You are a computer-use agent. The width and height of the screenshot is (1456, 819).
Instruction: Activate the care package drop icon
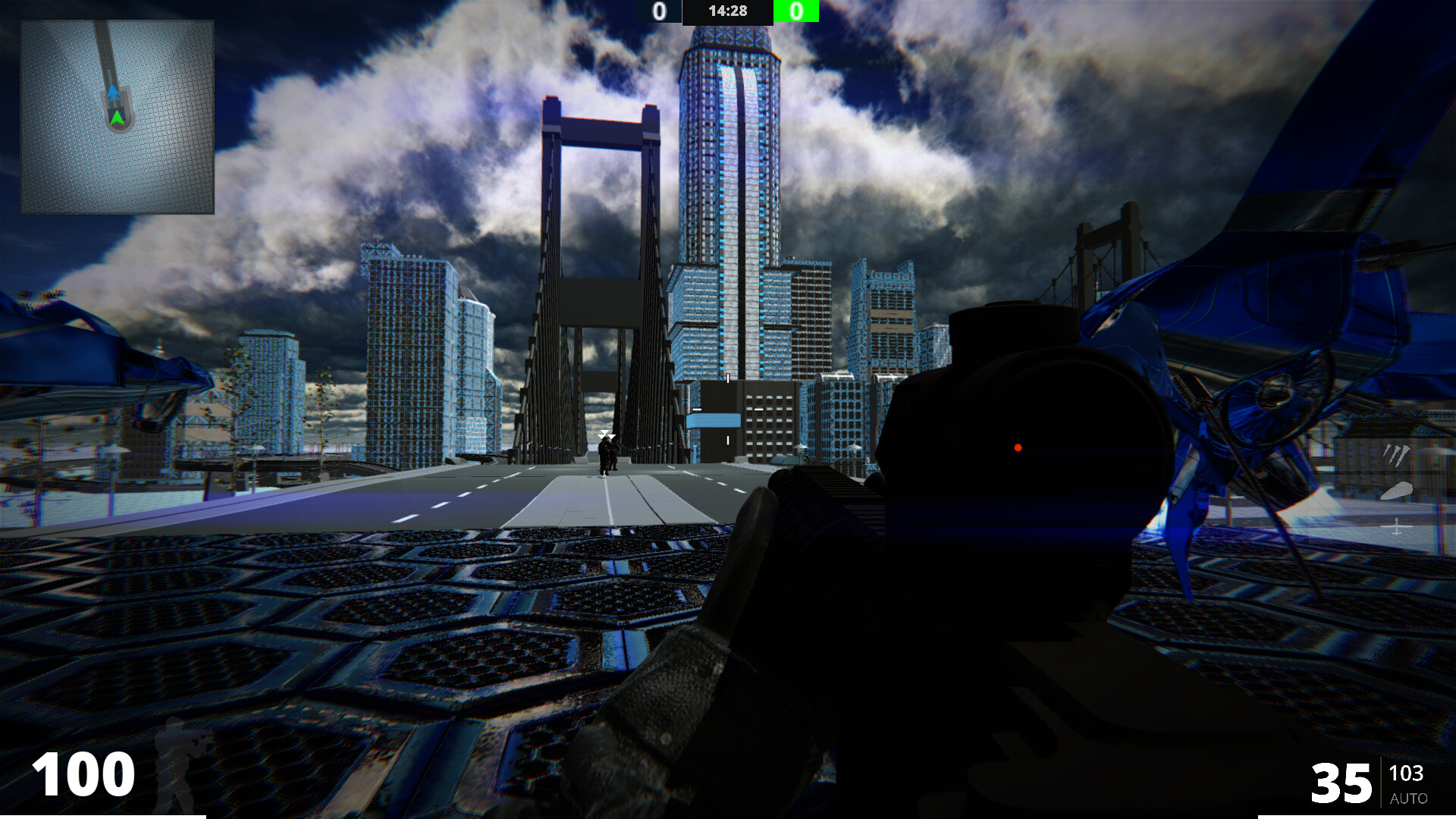1397,491
